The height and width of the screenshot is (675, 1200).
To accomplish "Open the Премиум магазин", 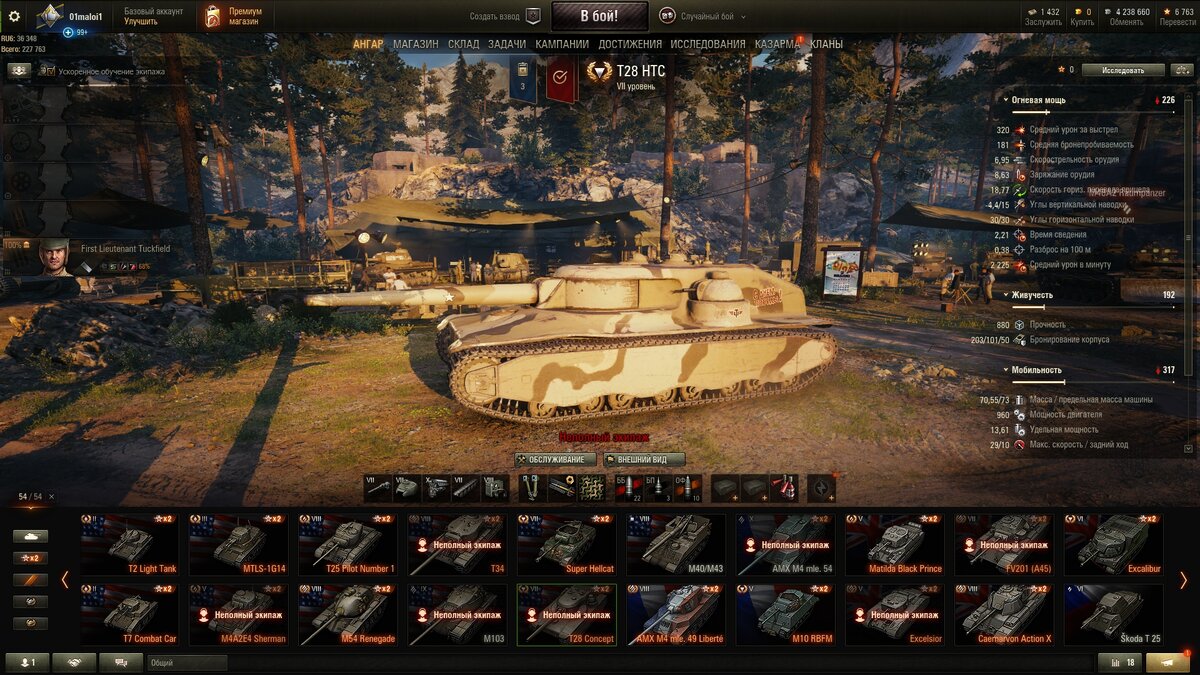I will [x=232, y=16].
